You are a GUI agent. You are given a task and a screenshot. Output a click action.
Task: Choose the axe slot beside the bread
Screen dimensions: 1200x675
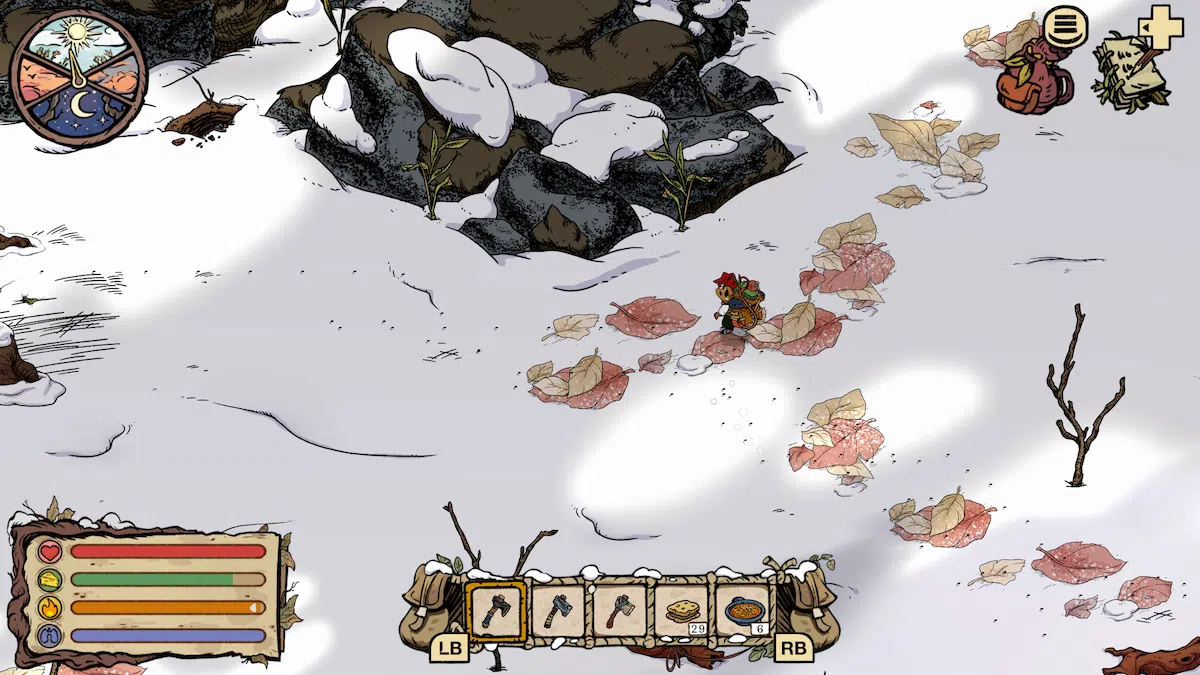click(x=619, y=612)
